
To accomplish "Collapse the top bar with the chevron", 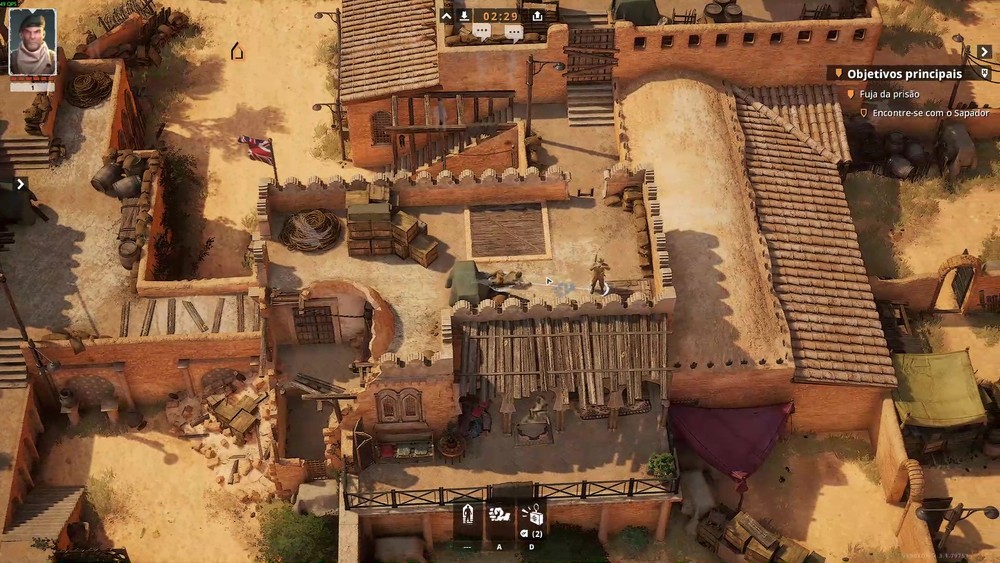I will point(447,16).
